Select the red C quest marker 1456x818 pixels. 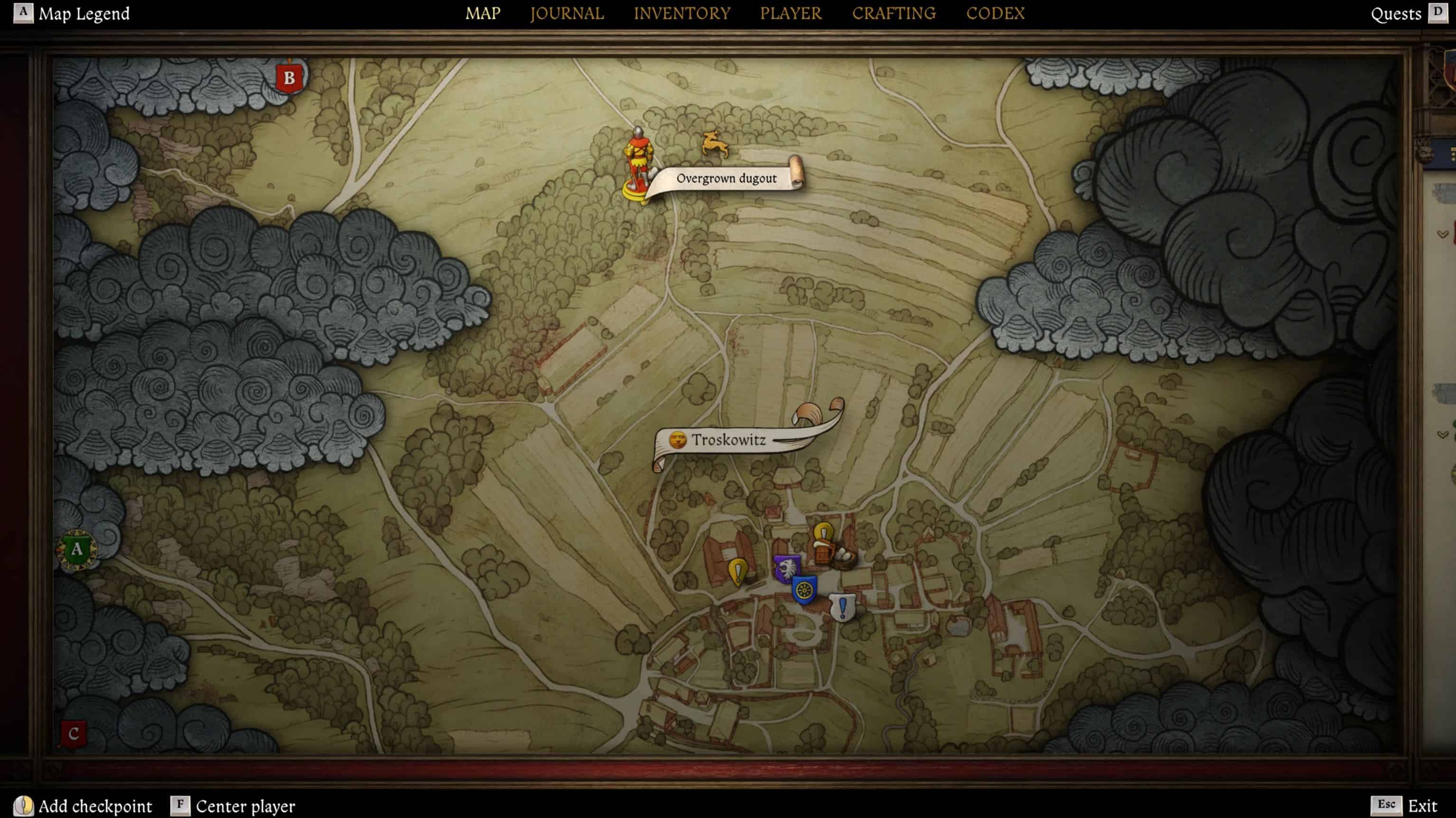[x=74, y=734]
